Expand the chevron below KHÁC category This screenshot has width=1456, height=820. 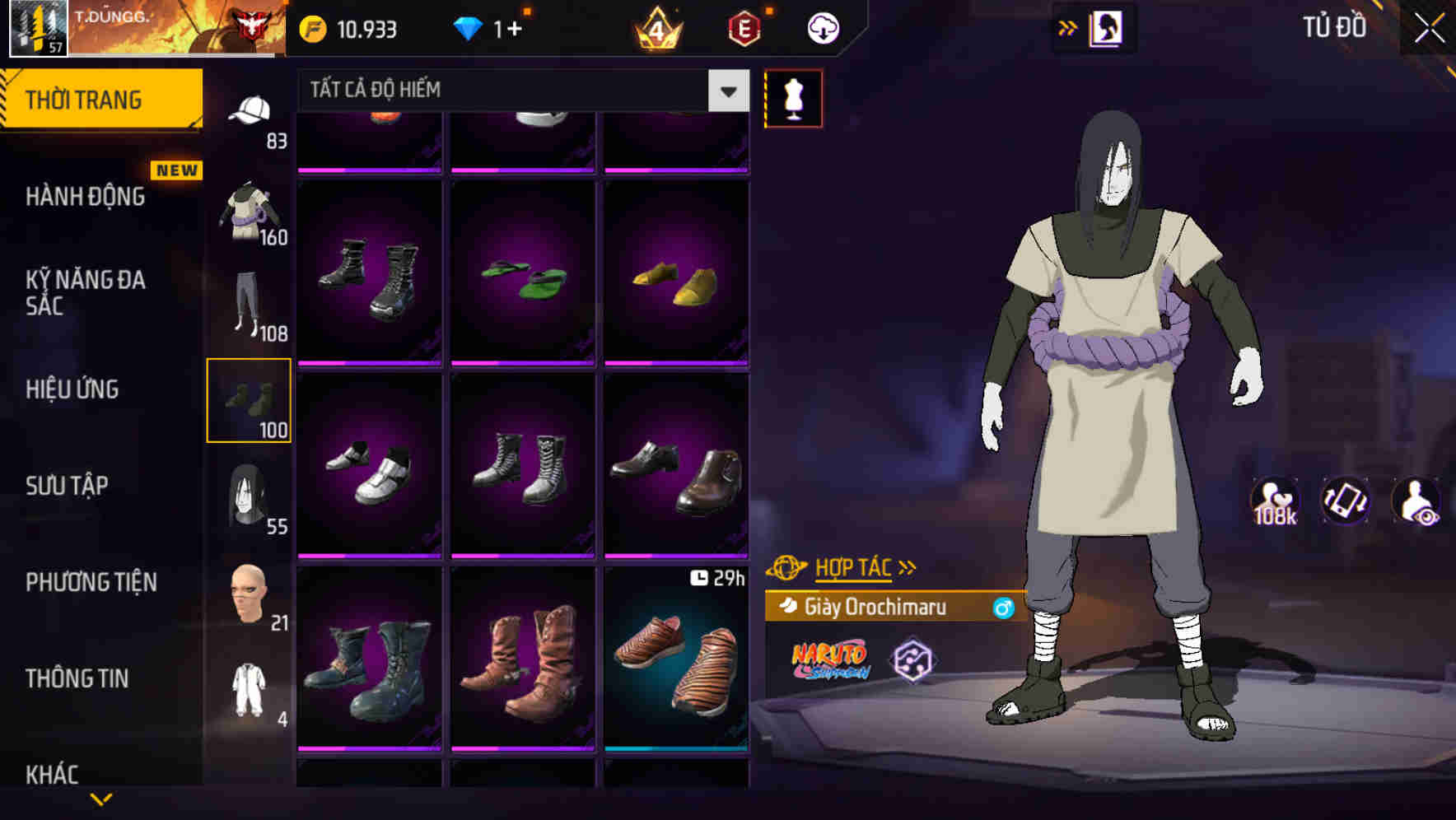[x=101, y=800]
